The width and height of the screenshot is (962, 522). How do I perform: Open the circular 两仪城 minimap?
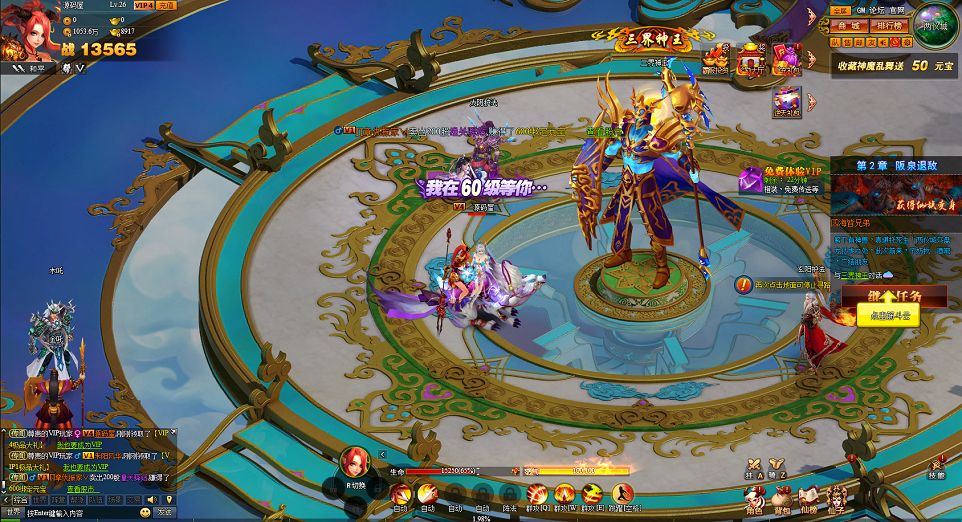point(938,25)
